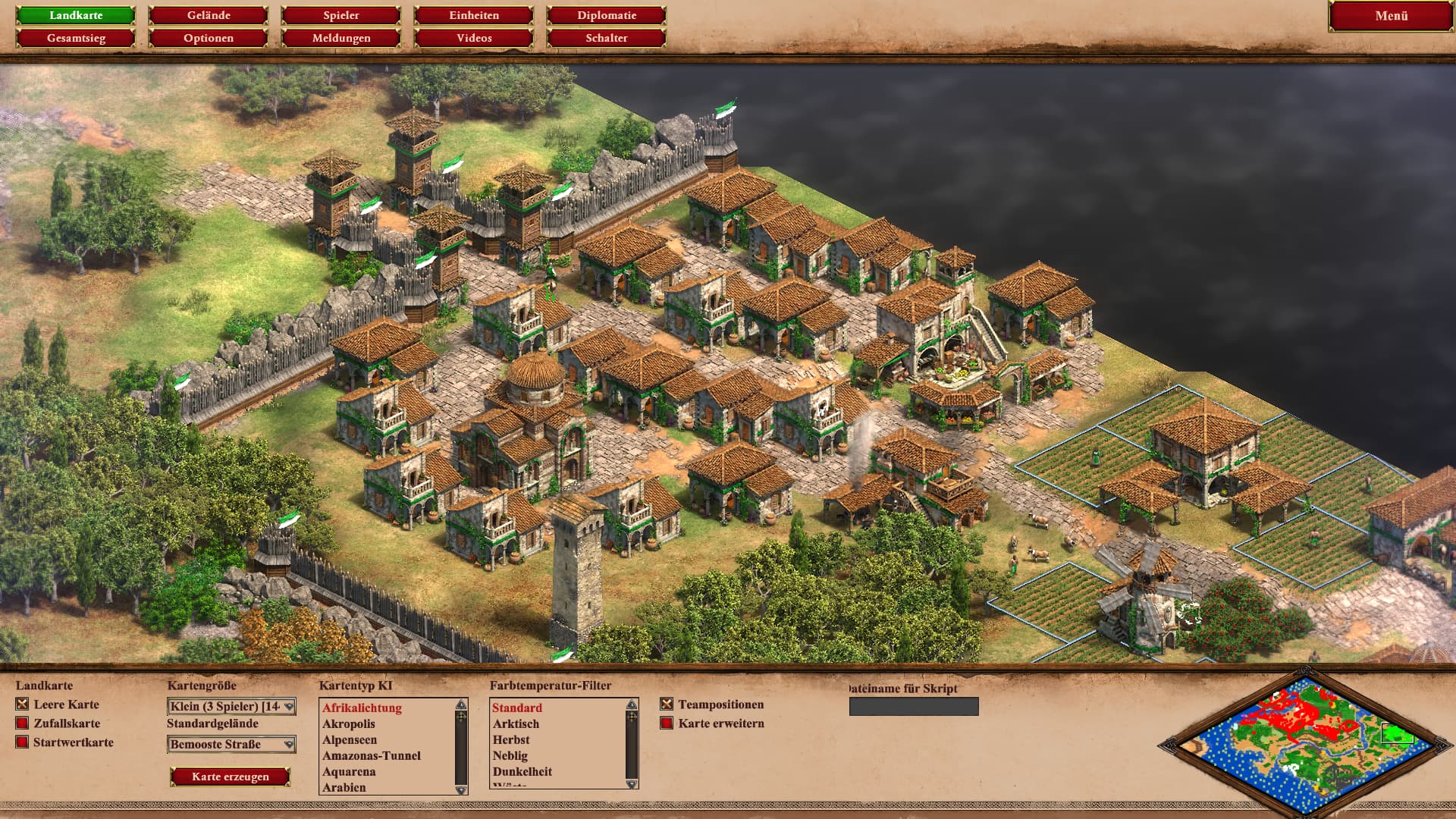This screenshot has height=819, width=1456.
Task: Select the Einheiten tab
Action: point(474,15)
